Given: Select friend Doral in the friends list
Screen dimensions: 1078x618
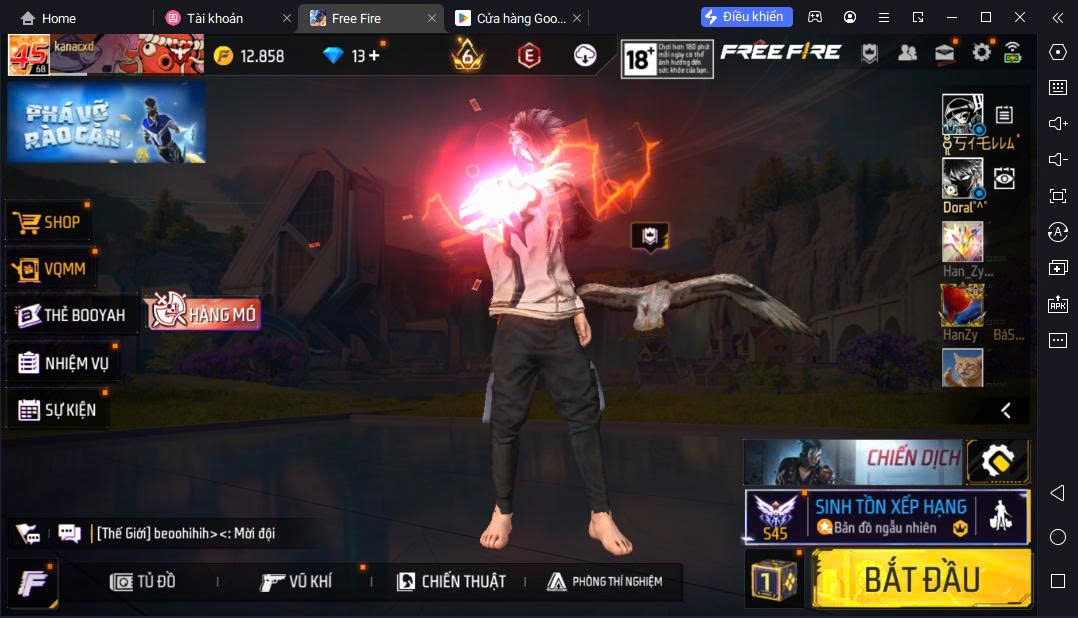Looking at the screenshot, I should [x=963, y=181].
